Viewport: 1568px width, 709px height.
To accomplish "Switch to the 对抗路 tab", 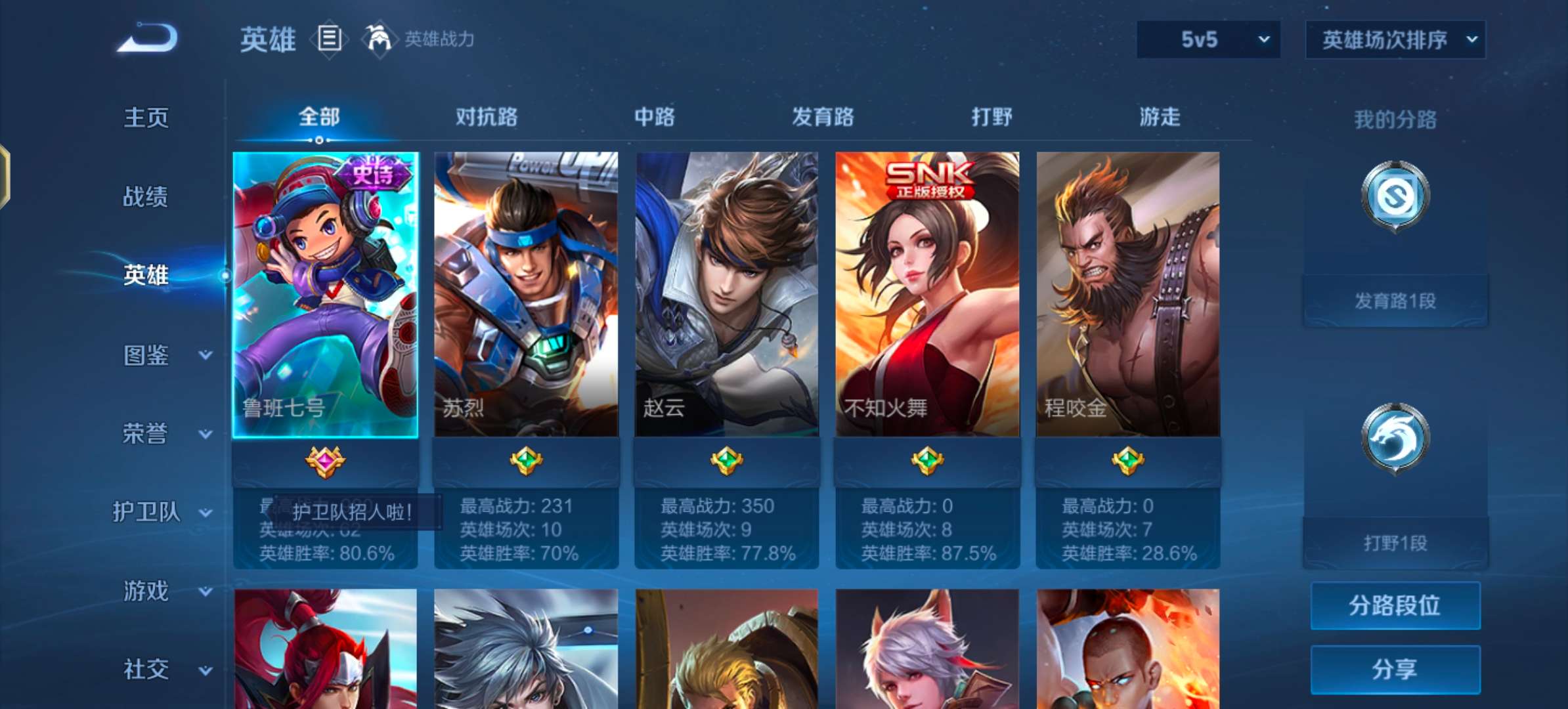I will (486, 117).
